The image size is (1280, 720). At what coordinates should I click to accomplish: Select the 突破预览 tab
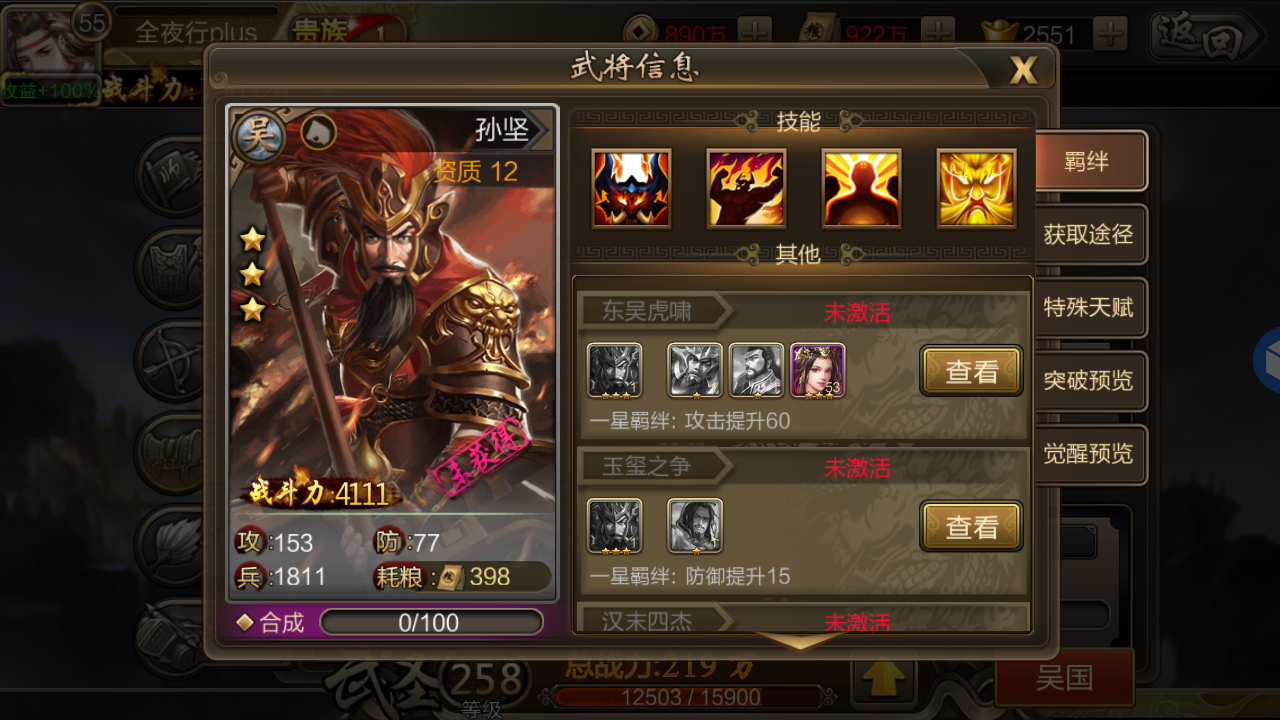1088,381
